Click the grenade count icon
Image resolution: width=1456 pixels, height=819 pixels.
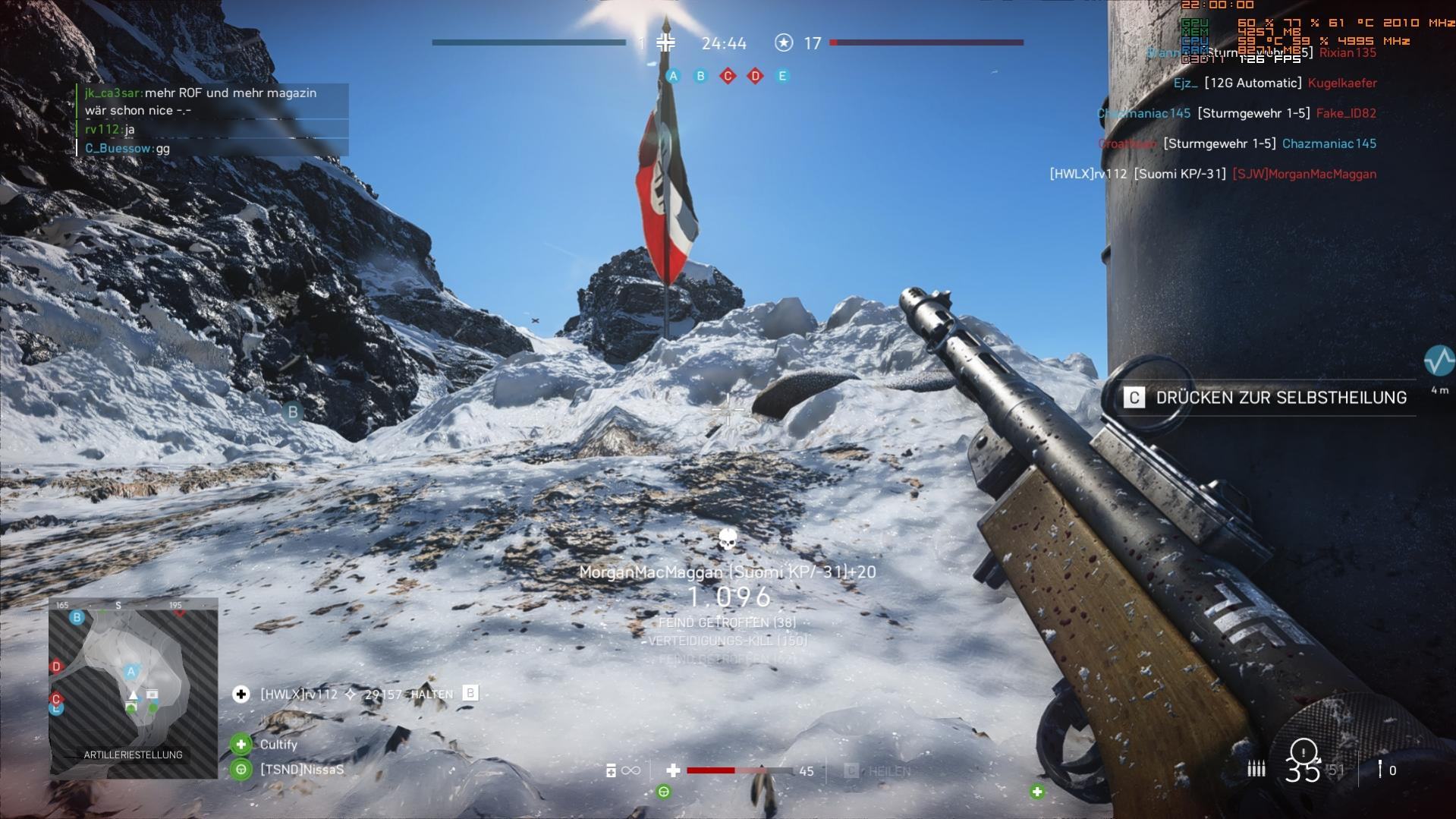1380,770
